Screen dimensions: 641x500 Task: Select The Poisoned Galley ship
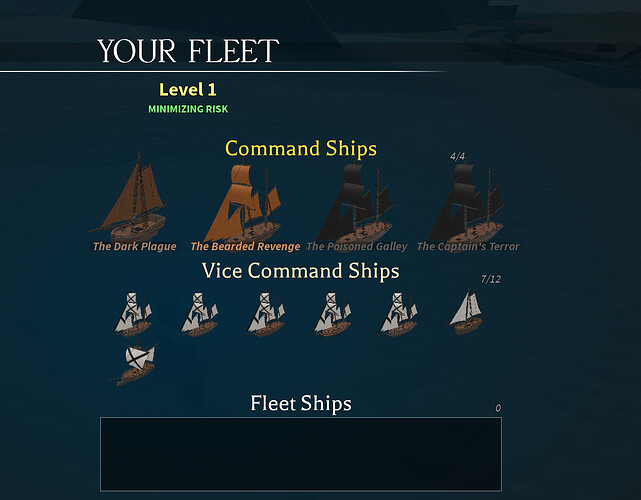coord(356,203)
